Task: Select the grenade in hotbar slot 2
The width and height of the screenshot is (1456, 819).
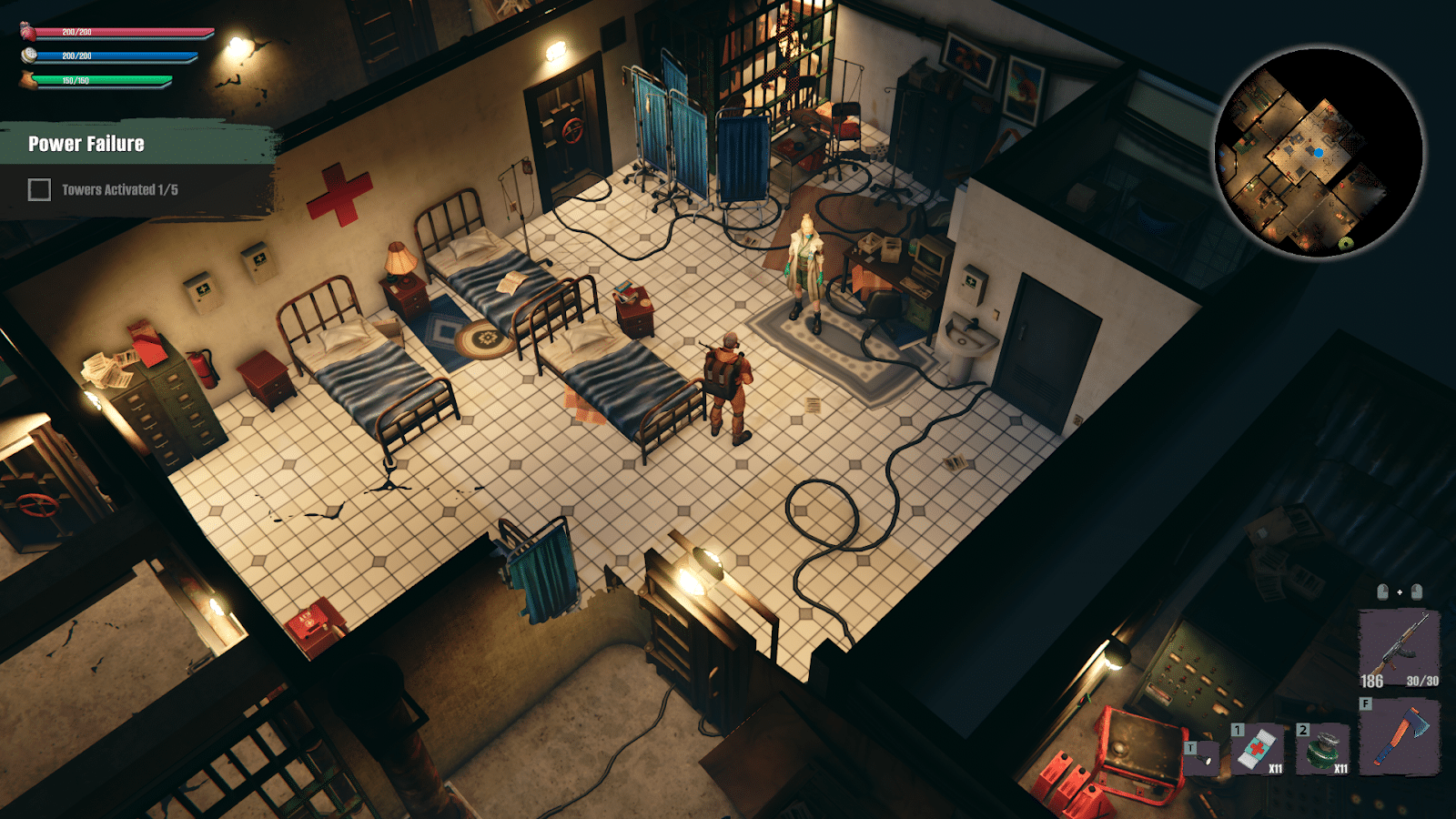Action: [x=1323, y=750]
